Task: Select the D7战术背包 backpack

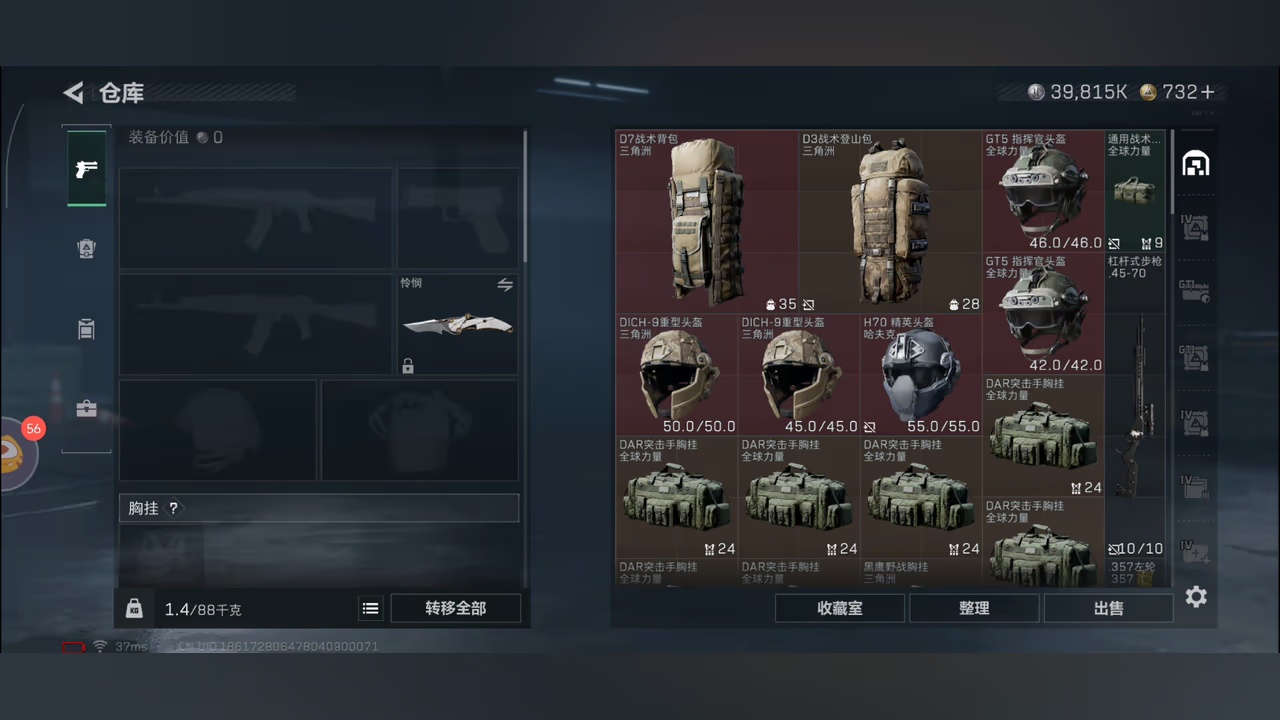Action: point(706,222)
